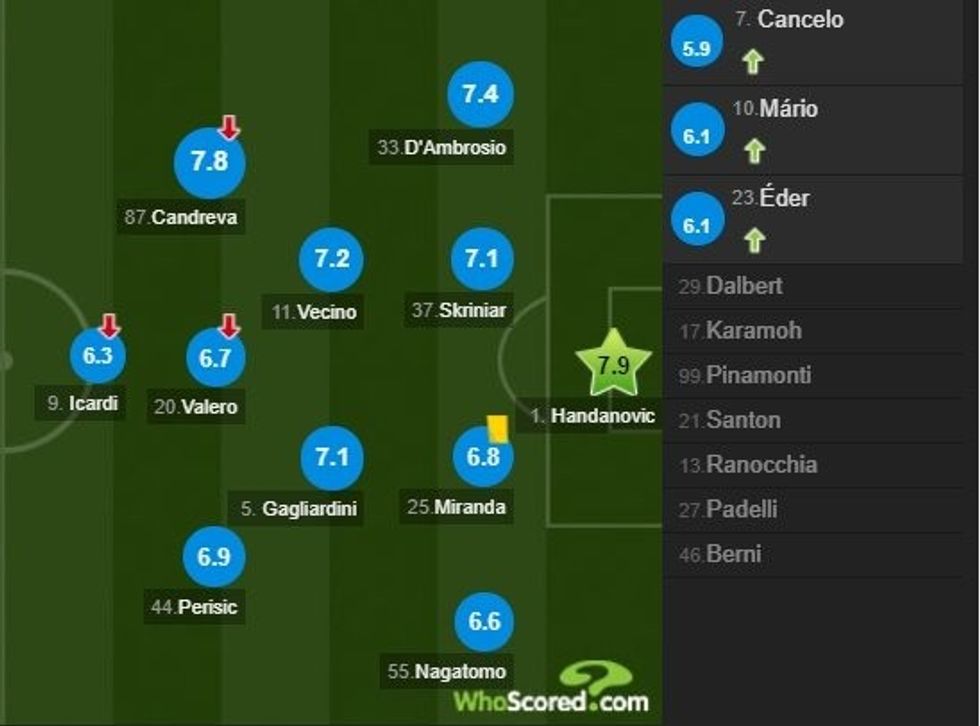
Task: Open D'Ambrosio's 7.4 player rating
Action: pyautogui.click(x=480, y=95)
